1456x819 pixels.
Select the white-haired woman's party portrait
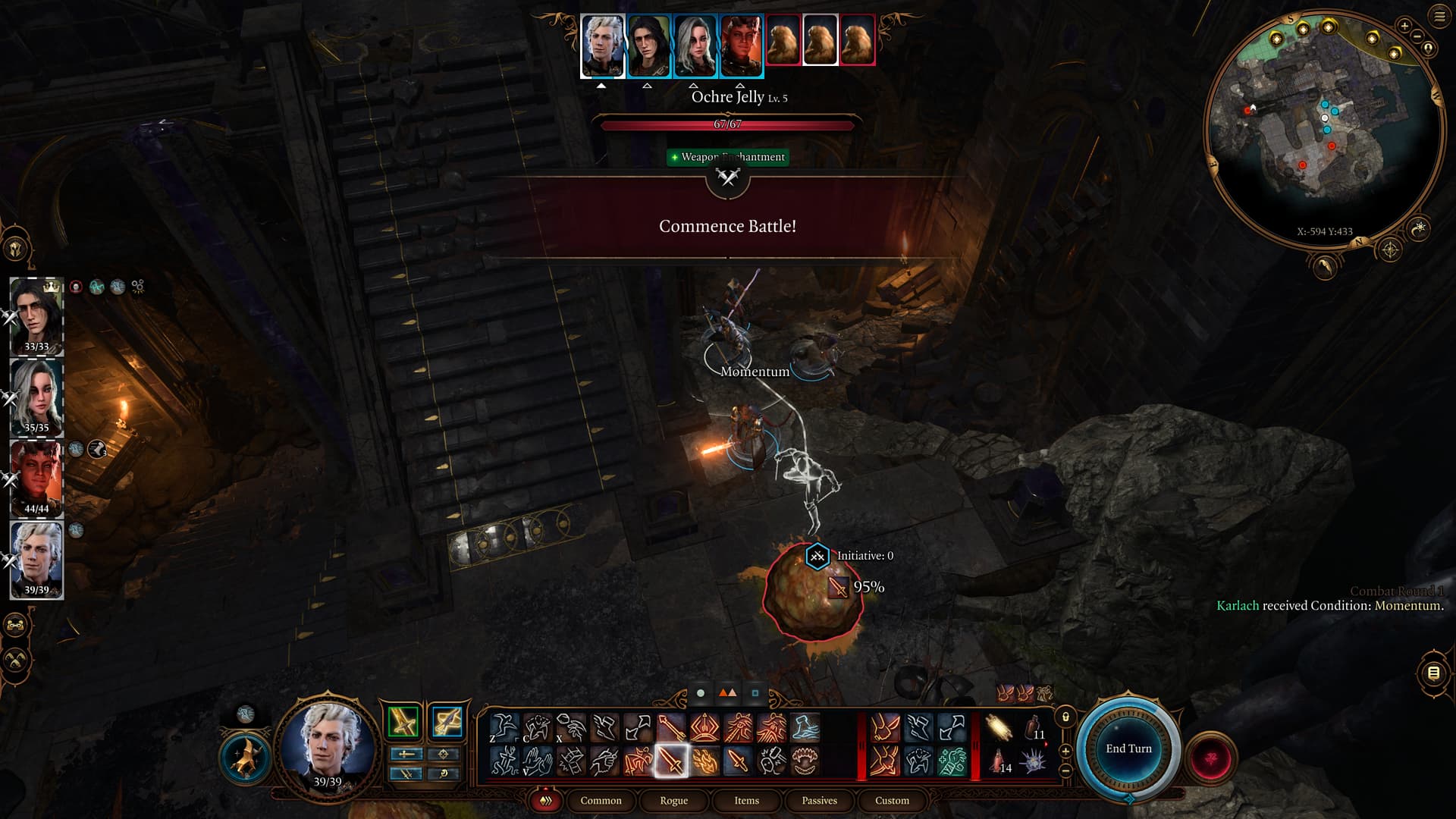(36, 397)
